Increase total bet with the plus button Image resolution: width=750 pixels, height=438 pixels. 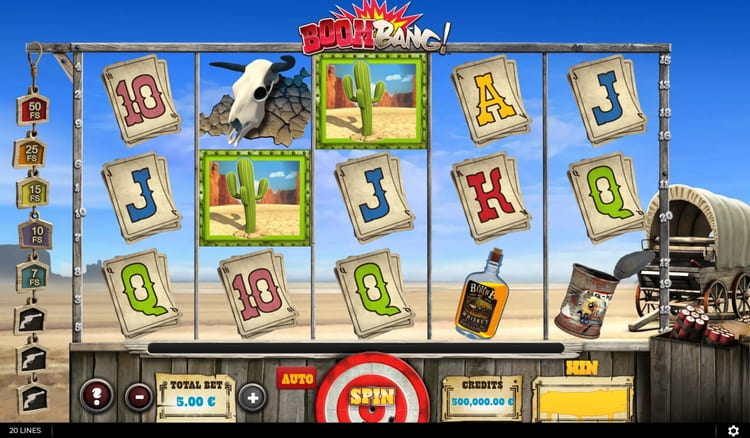[x=252, y=396]
